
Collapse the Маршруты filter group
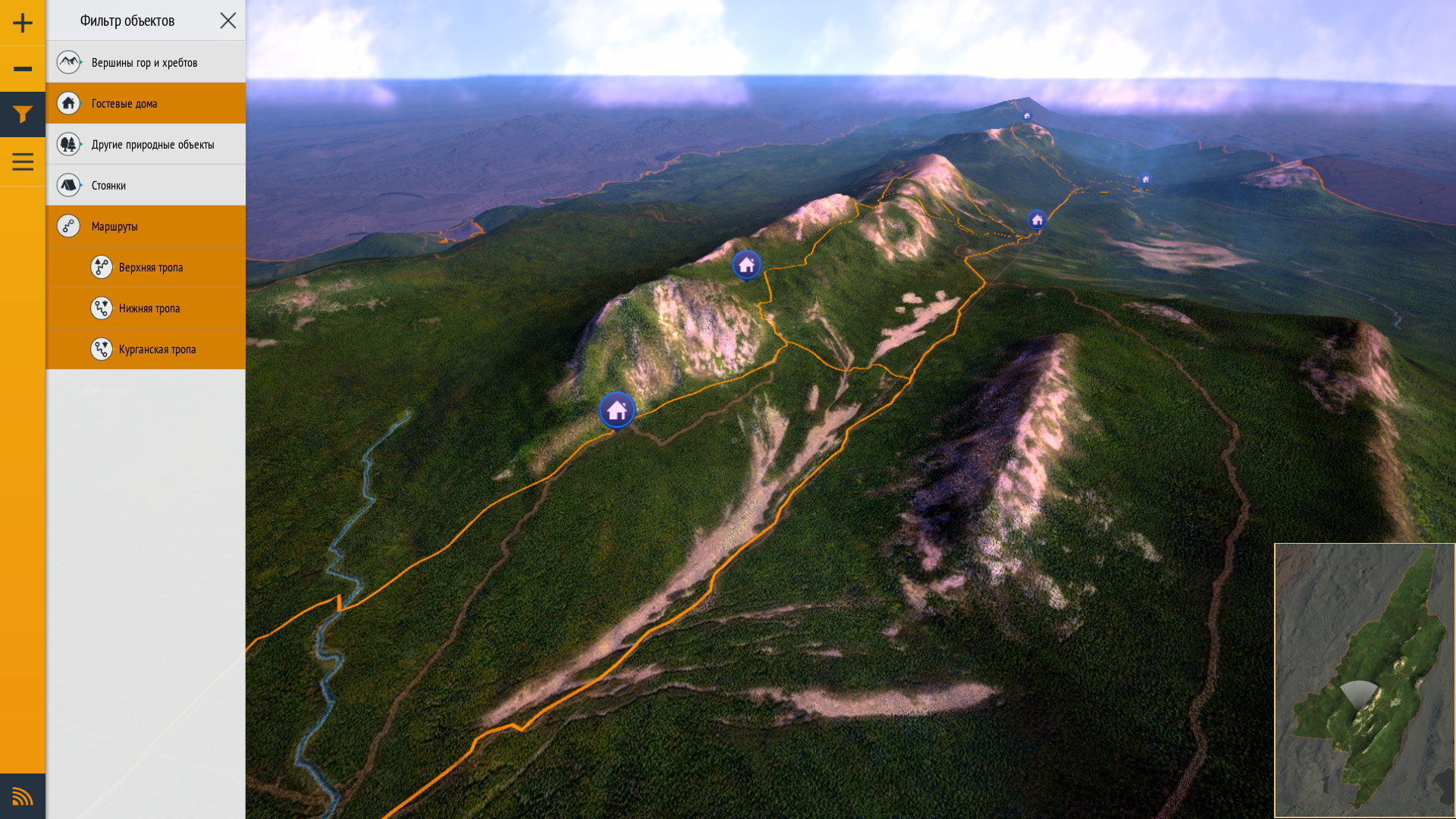146,226
